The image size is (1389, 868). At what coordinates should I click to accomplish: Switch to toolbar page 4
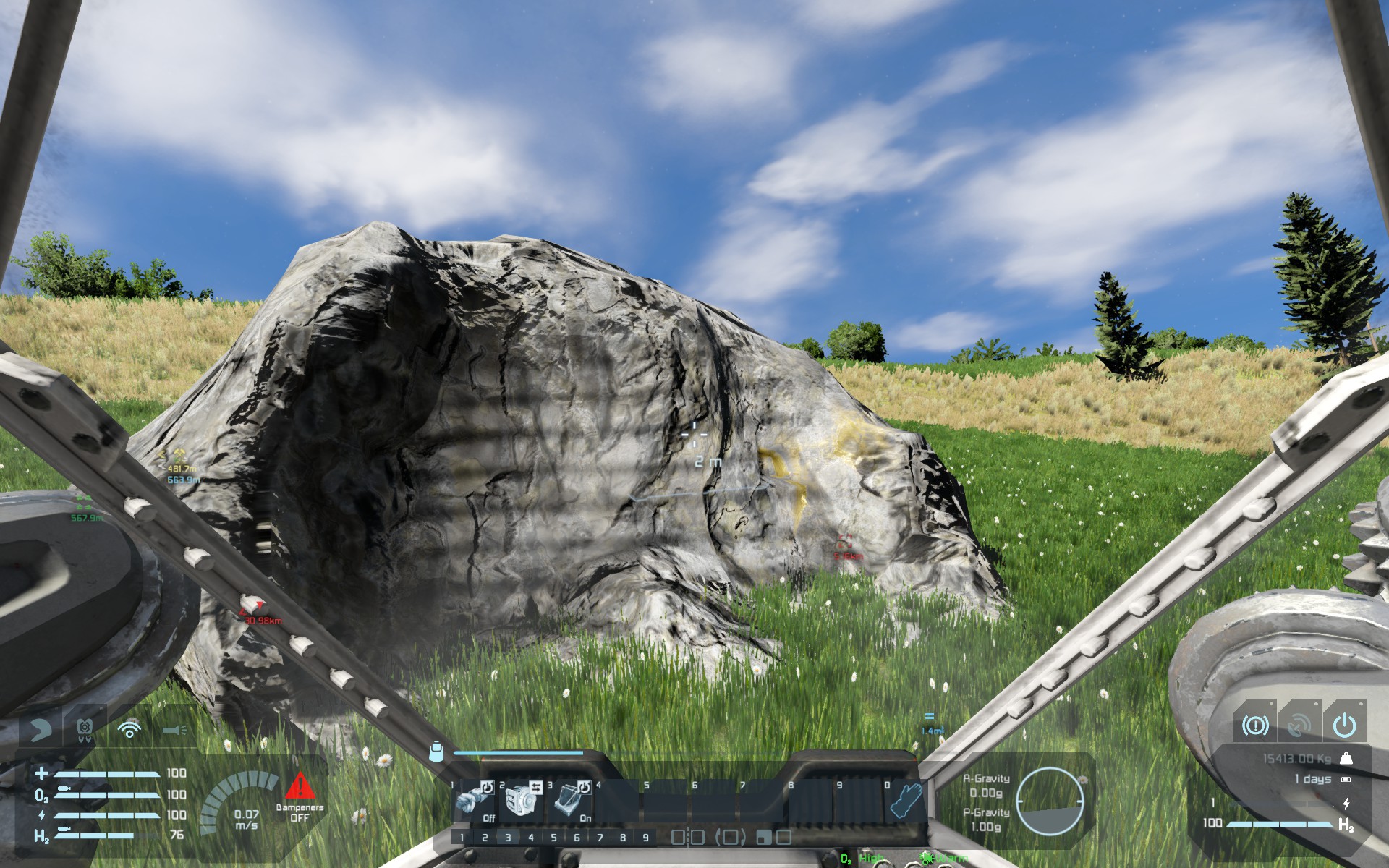tap(531, 838)
